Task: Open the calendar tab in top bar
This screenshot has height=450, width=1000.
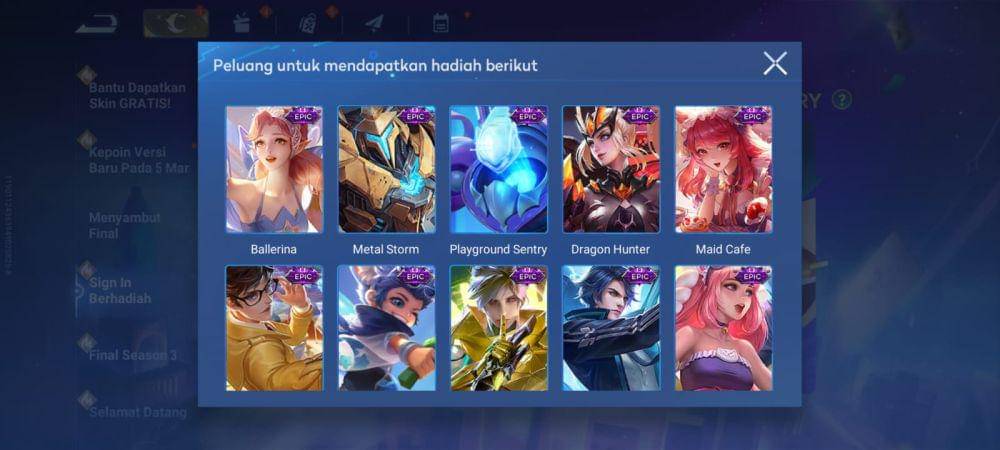Action: click(440, 22)
